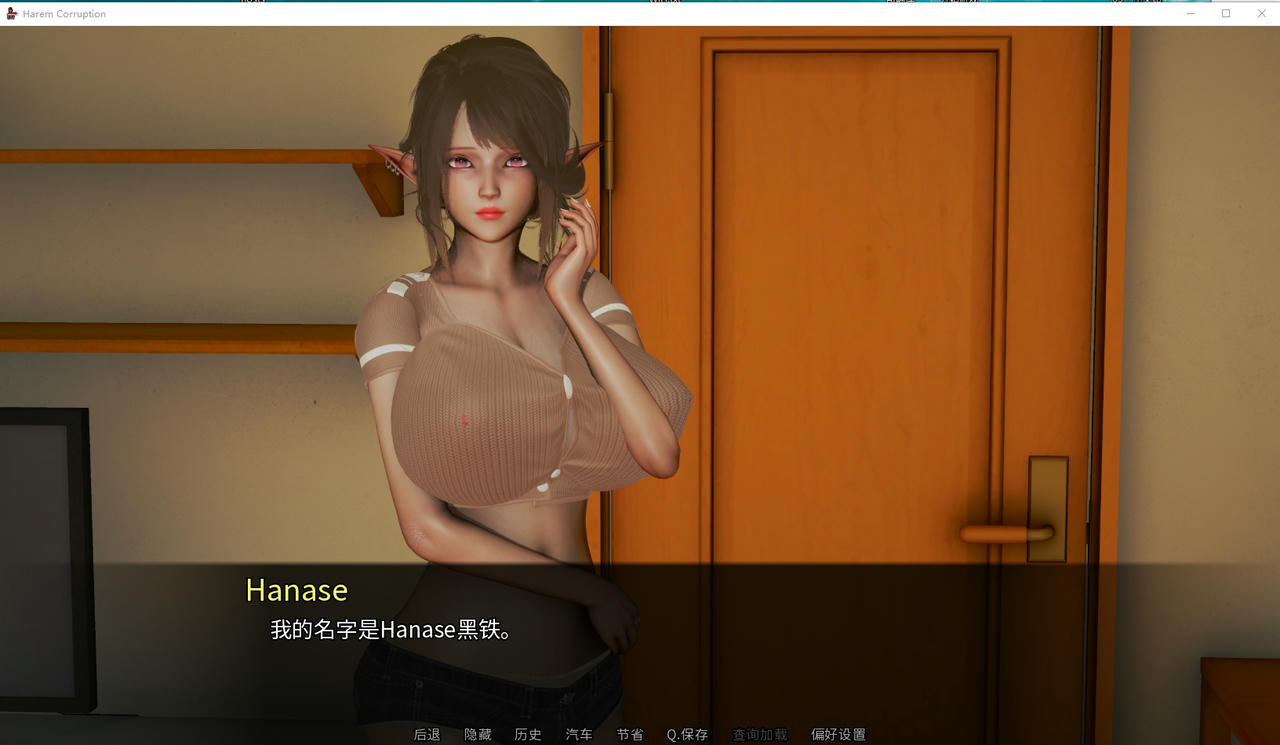Image resolution: width=1280 pixels, height=745 pixels.
Task: Click Q.保存 to overwrite the quick save
Action: [686, 734]
